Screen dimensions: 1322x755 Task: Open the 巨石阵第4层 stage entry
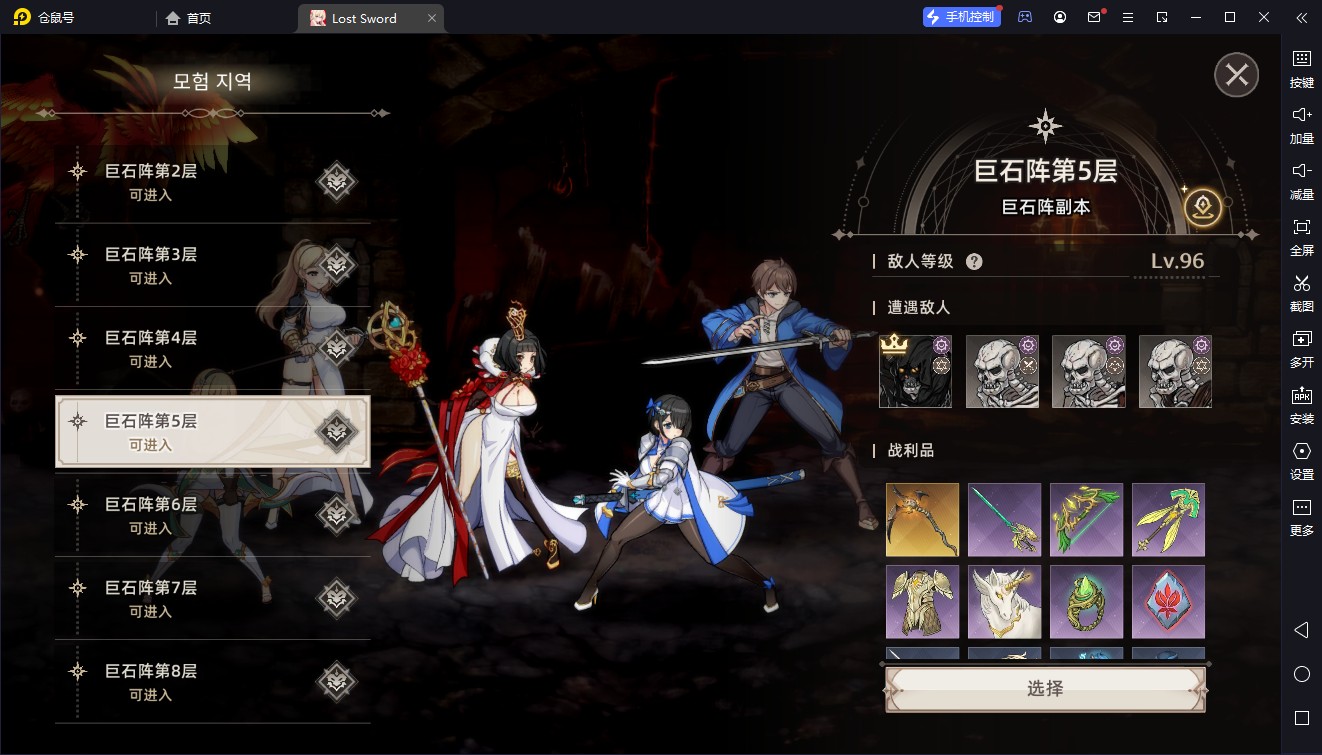coord(212,348)
